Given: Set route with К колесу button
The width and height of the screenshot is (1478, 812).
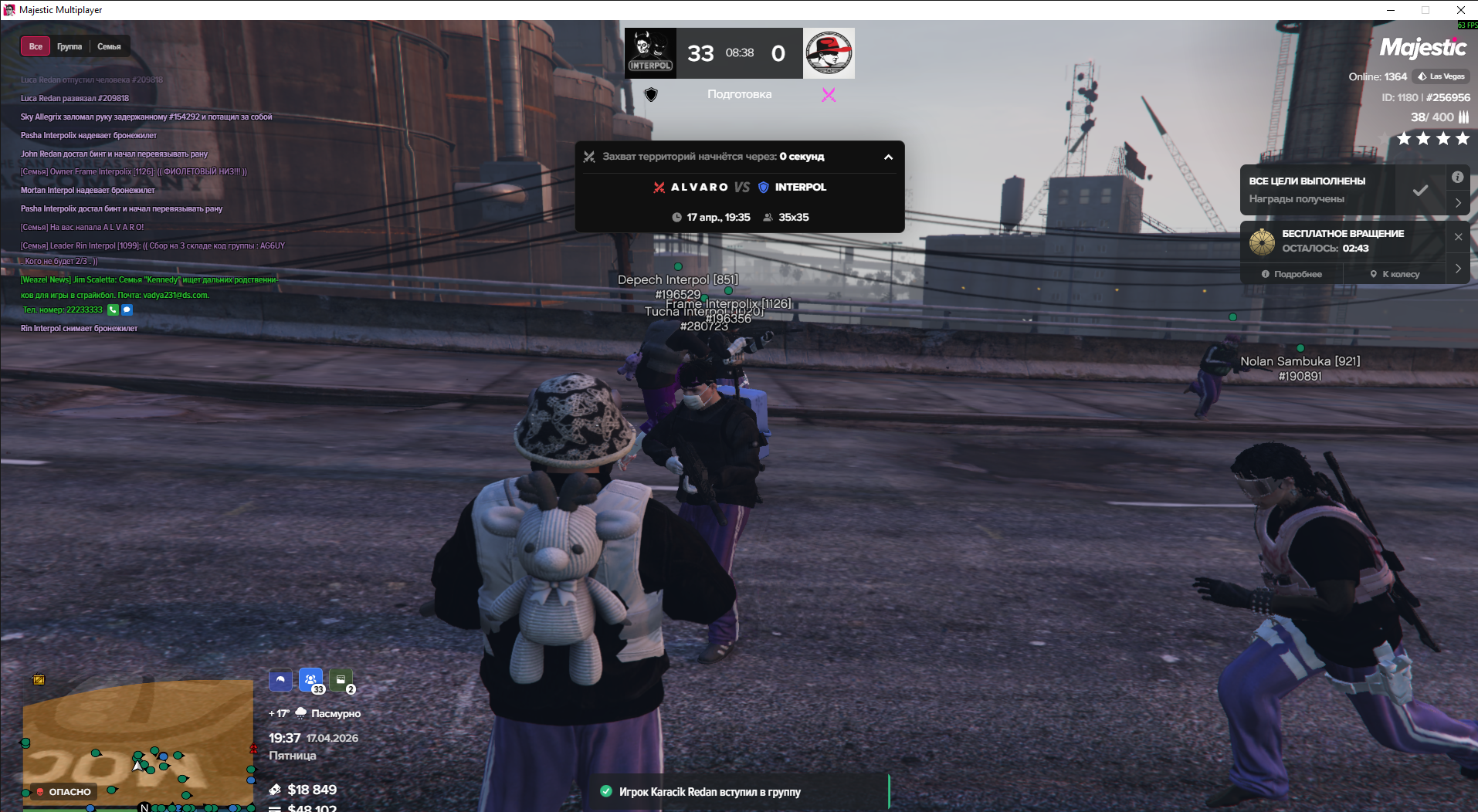Looking at the screenshot, I should (1395, 274).
